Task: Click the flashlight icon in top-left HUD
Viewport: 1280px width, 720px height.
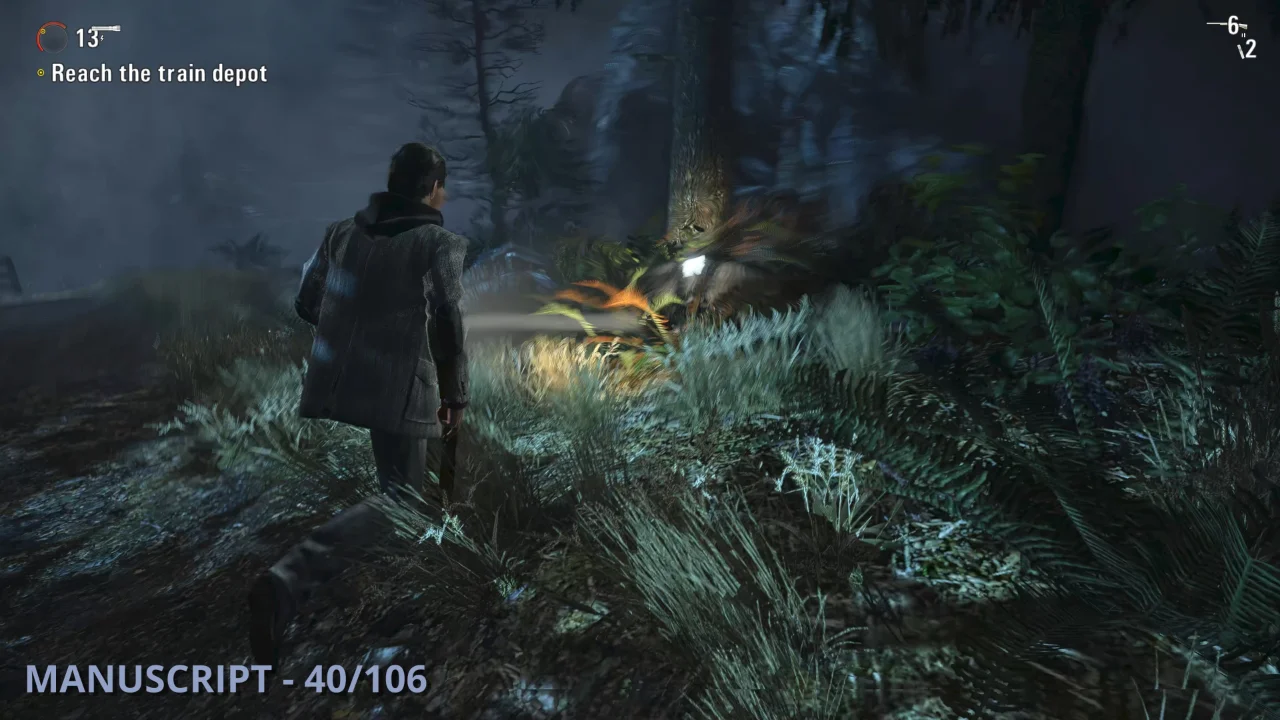Action: (x=105, y=27)
